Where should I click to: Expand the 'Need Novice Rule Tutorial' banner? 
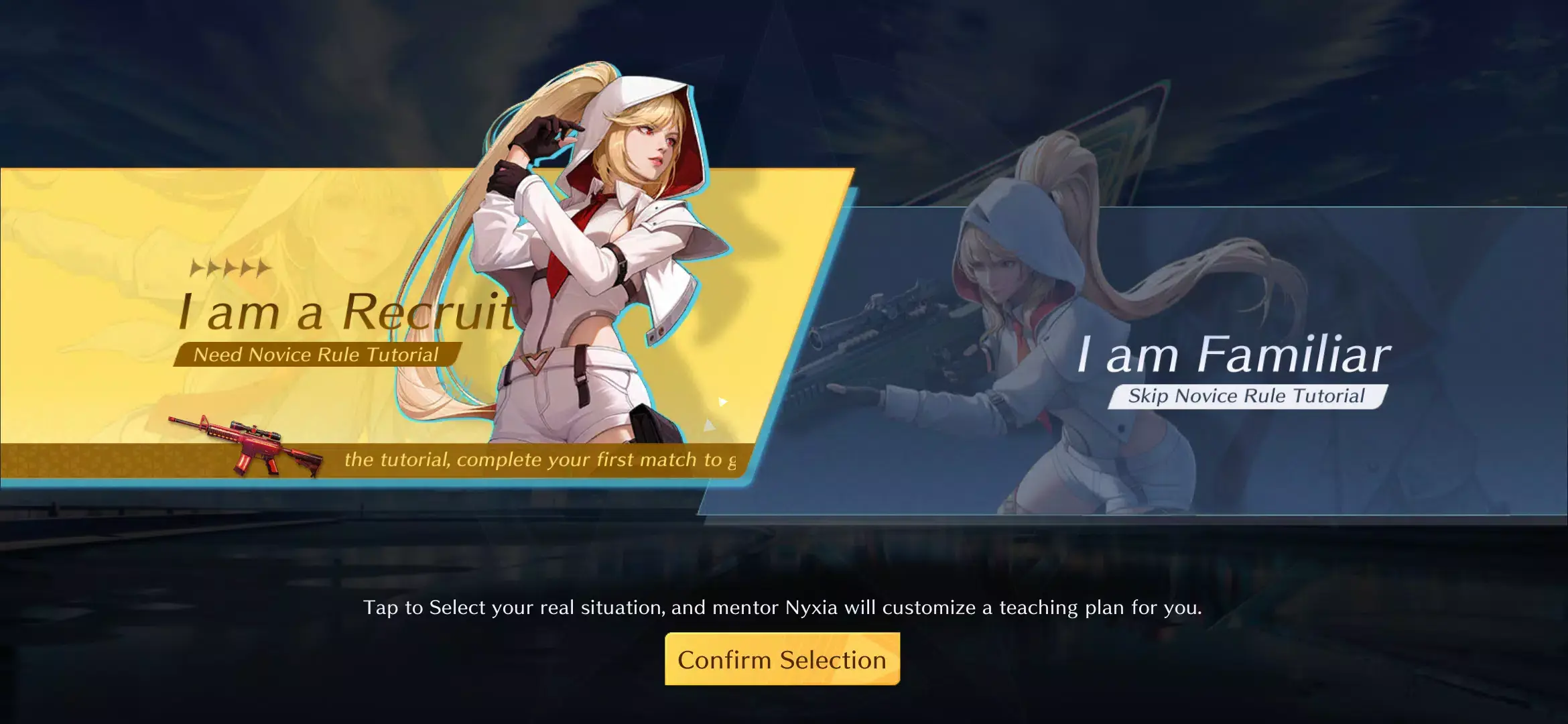point(315,354)
